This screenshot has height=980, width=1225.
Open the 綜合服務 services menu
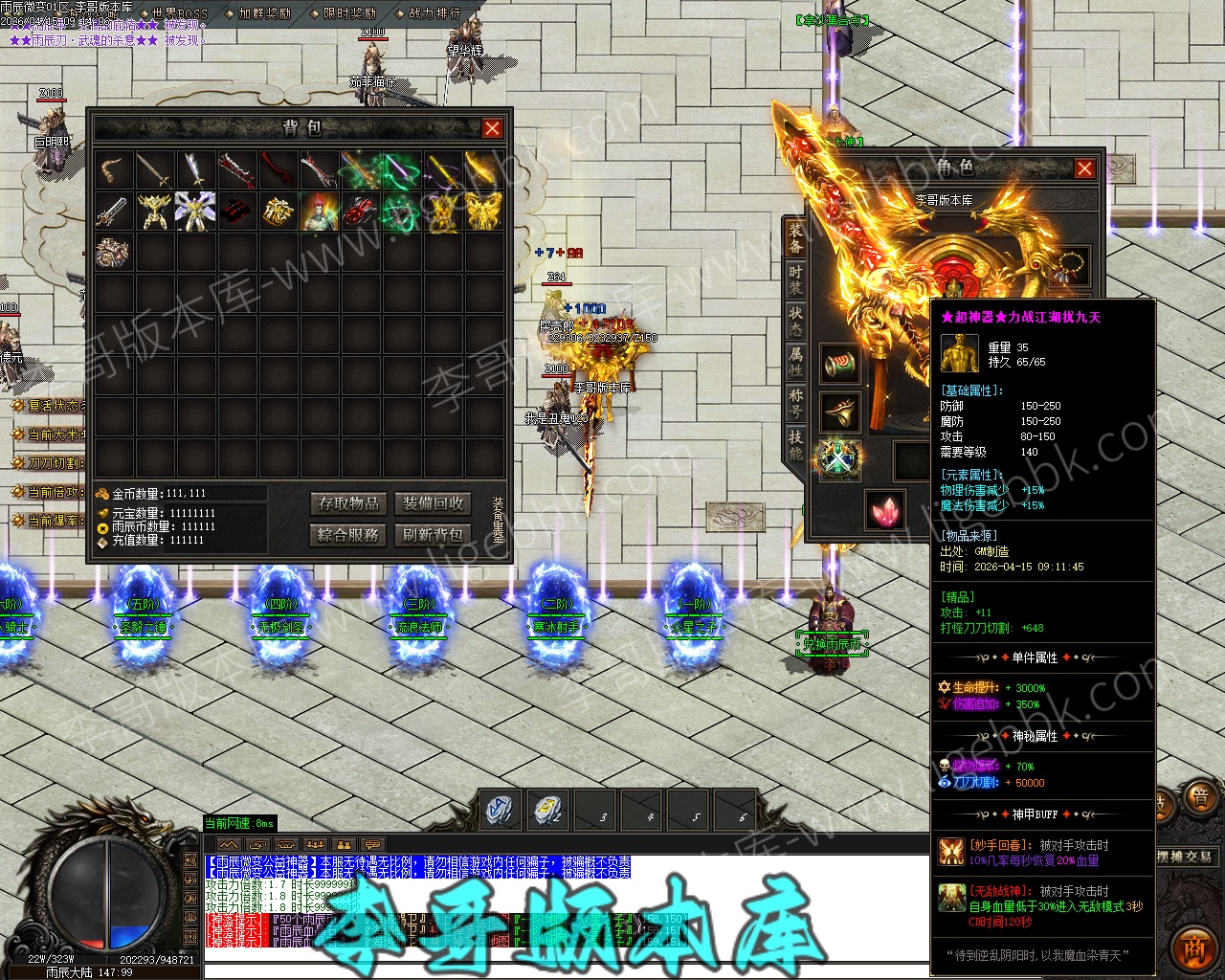pyautogui.click(x=349, y=534)
